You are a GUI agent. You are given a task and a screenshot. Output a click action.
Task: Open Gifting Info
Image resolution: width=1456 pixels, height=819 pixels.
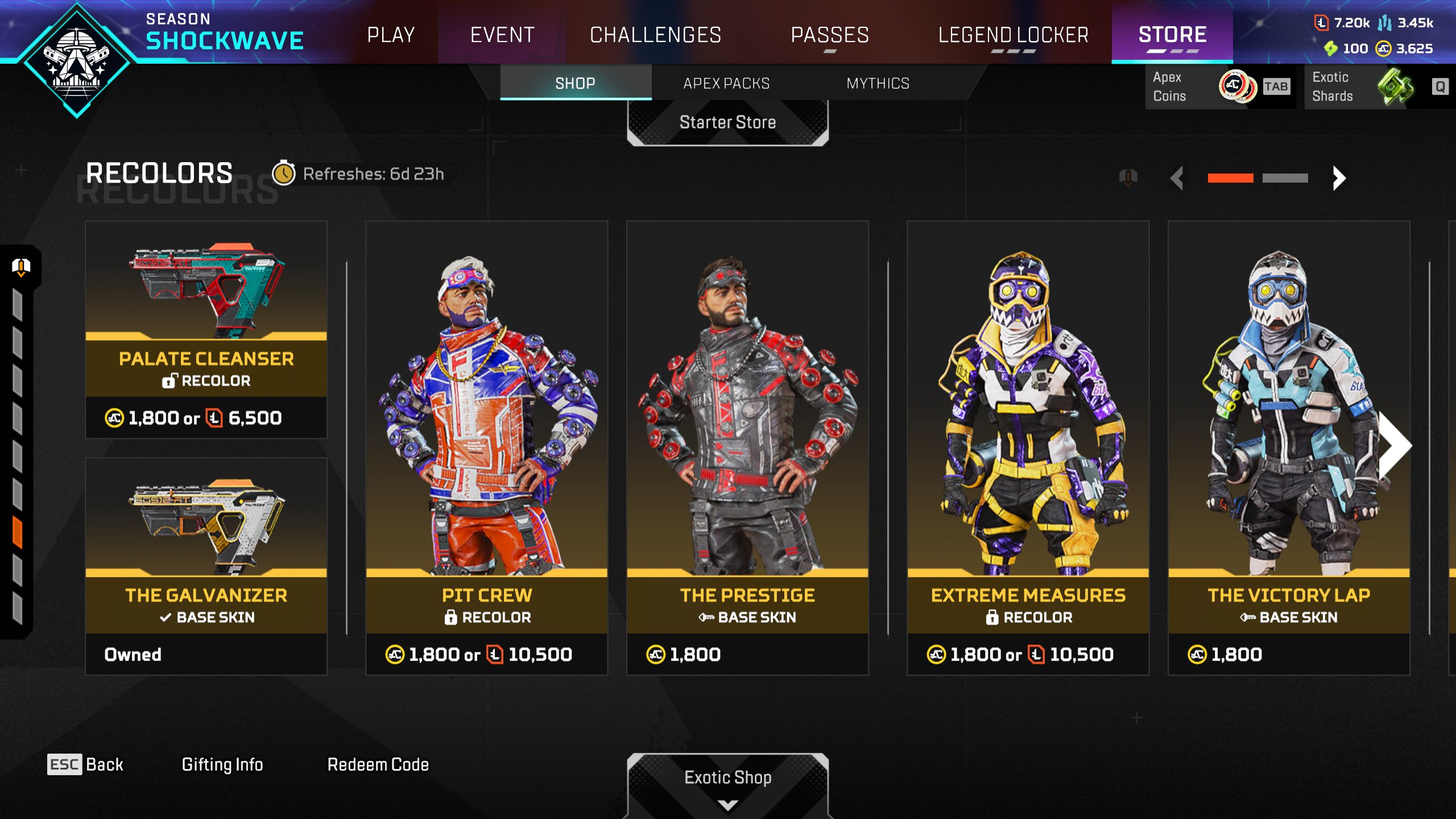[x=222, y=764]
